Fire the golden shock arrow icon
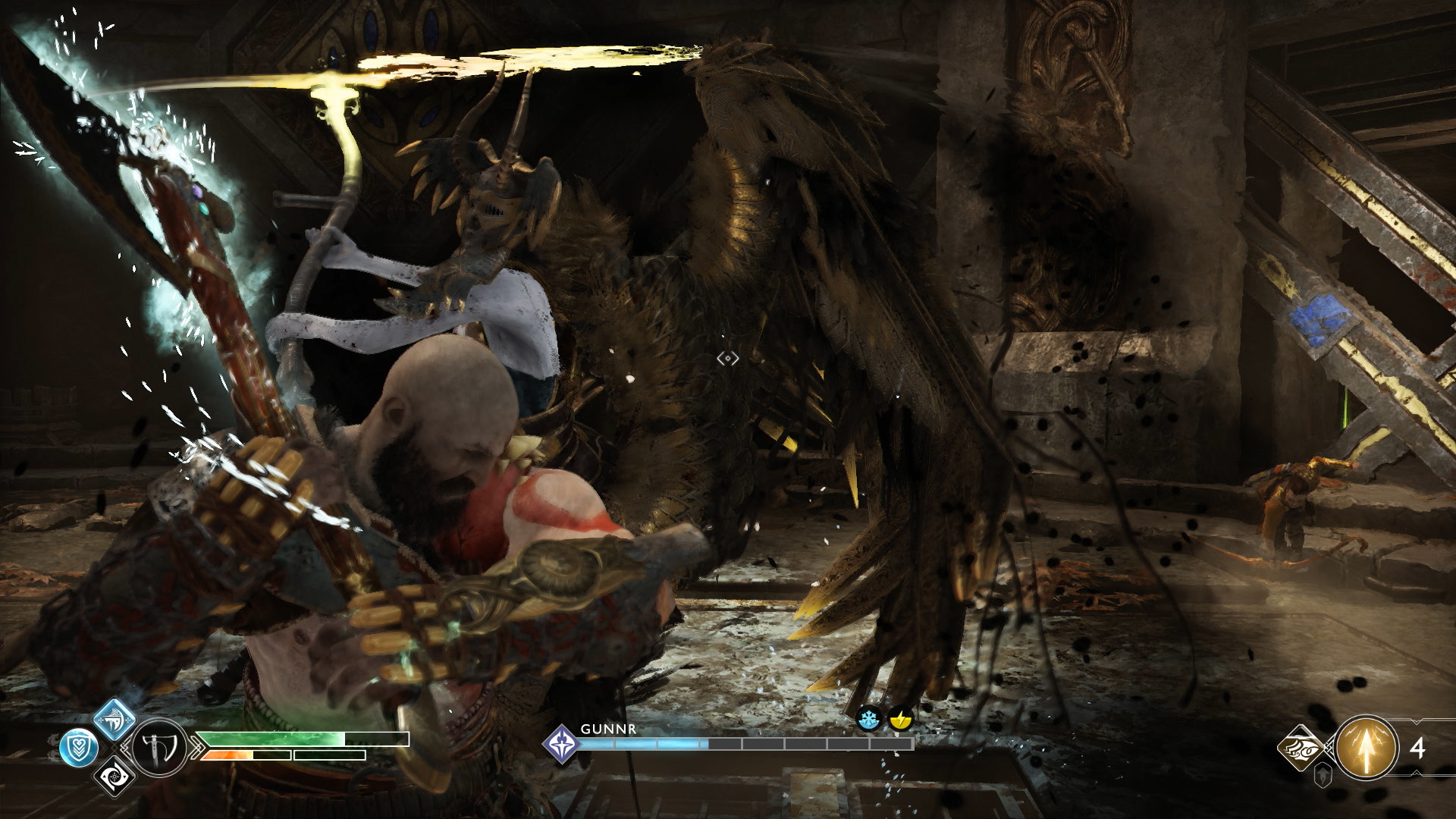The image size is (1456, 819). pyautogui.click(x=1367, y=747)
